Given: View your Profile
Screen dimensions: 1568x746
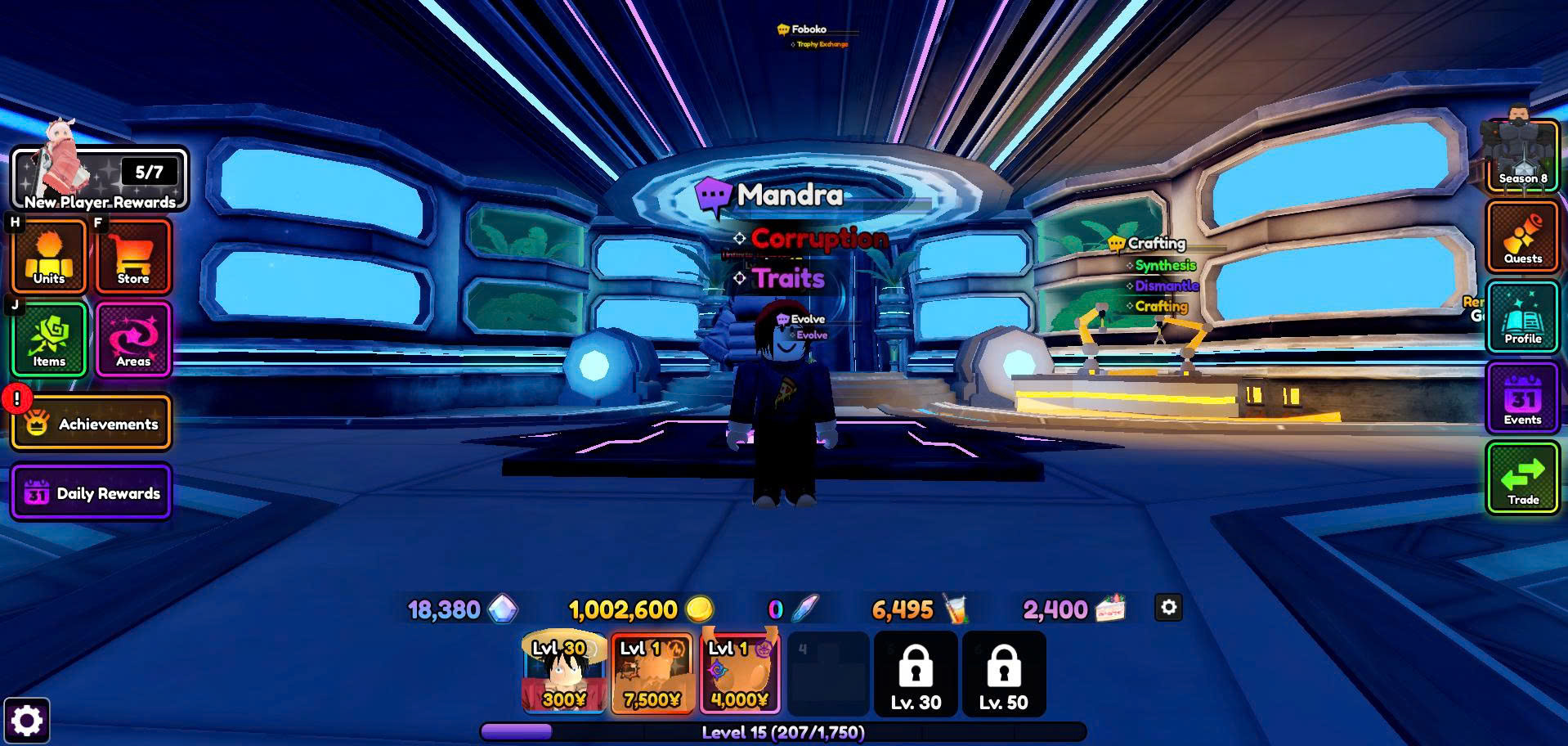Looking at the screenshot, I should [x=1522, y=317].
